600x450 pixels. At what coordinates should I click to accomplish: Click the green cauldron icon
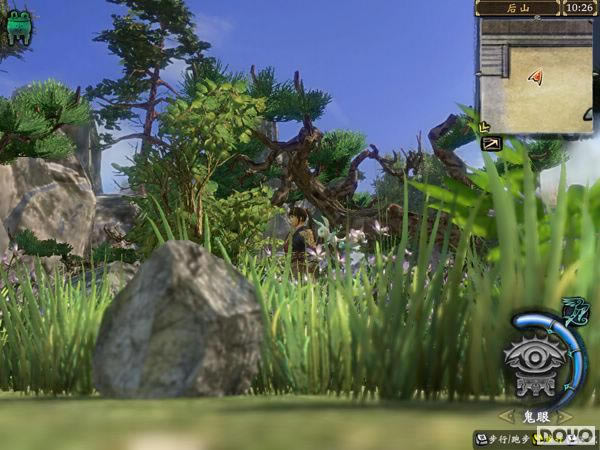pyautogui.click(x=19, y=25)
